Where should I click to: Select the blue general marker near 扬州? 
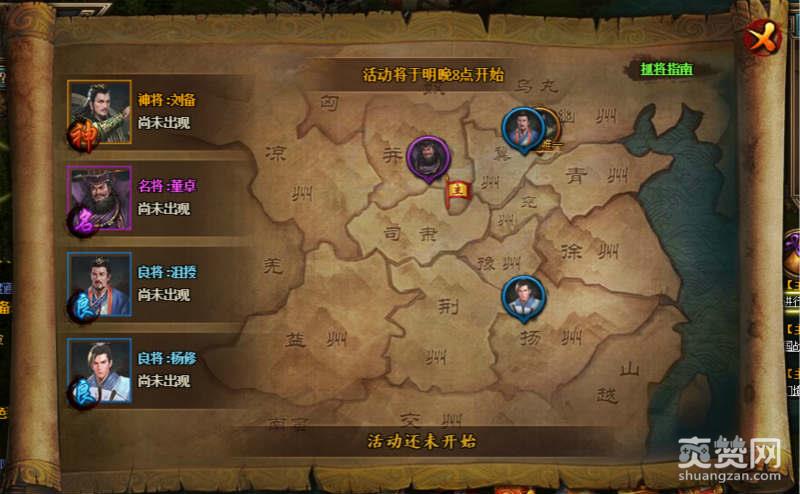(x=522, y=296)
